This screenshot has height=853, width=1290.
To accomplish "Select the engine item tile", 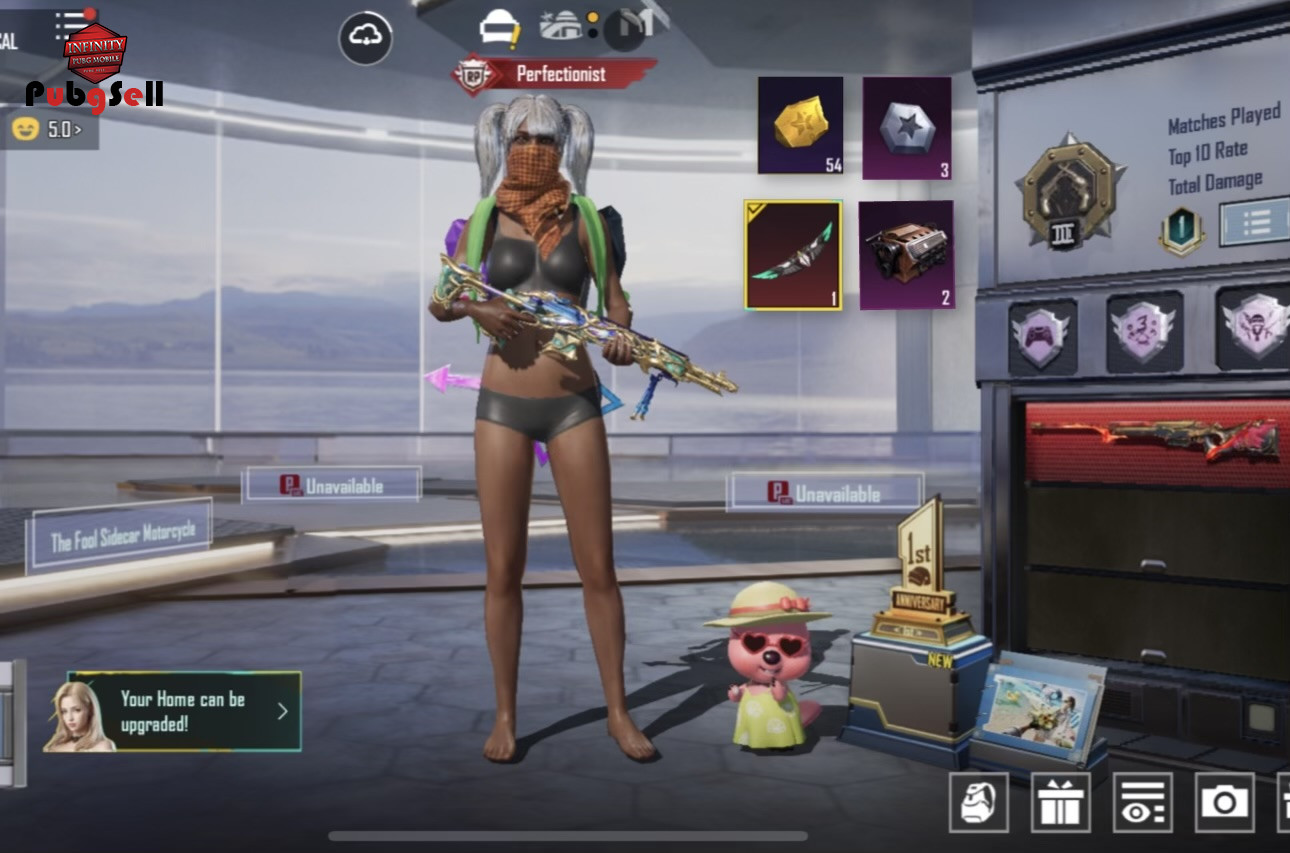I will pyautogui.click(x=906, y=255).
